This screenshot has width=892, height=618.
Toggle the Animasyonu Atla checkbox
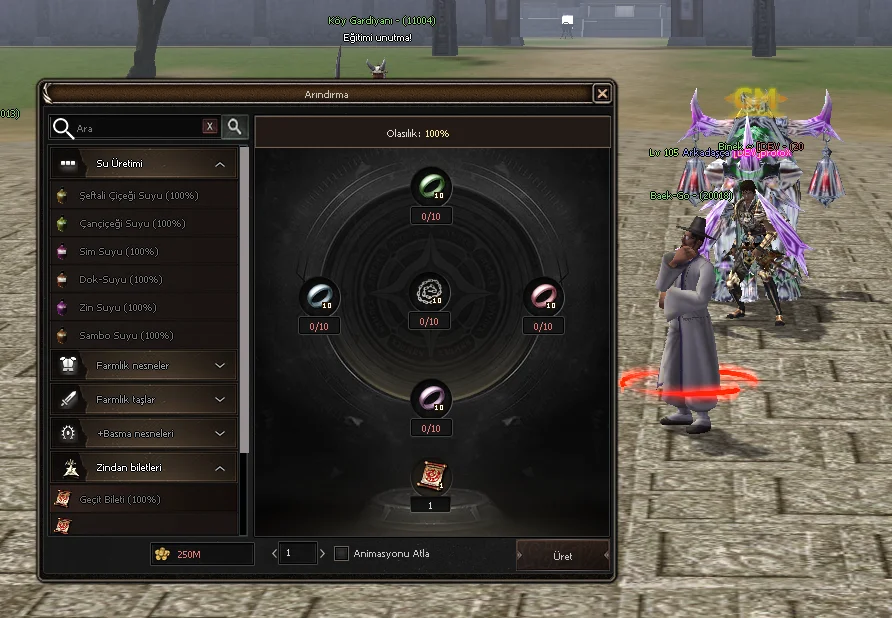coord(341,553)
